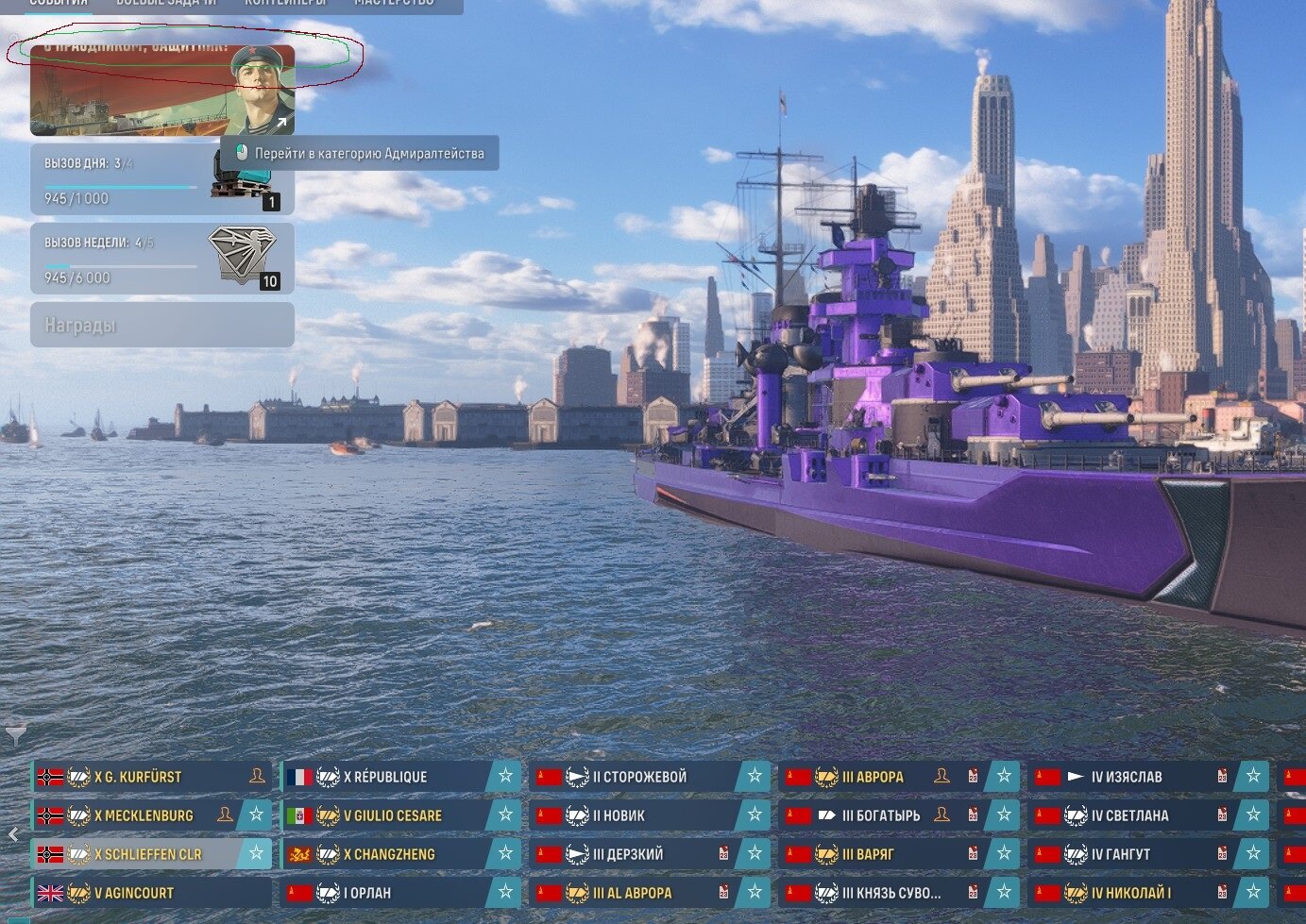Select the IV Николай I ship

pos(1124,893)
